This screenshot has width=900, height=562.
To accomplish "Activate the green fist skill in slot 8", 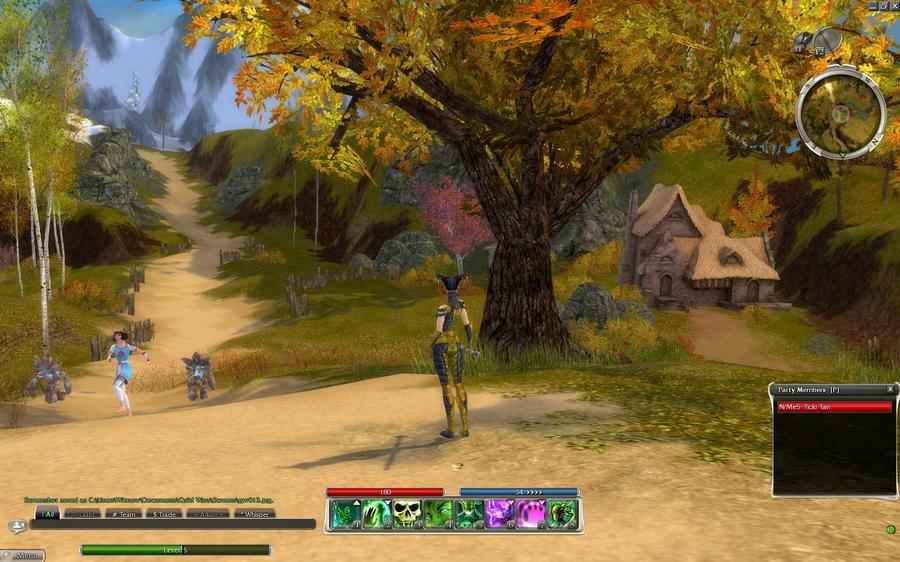I will click(562, 514).
